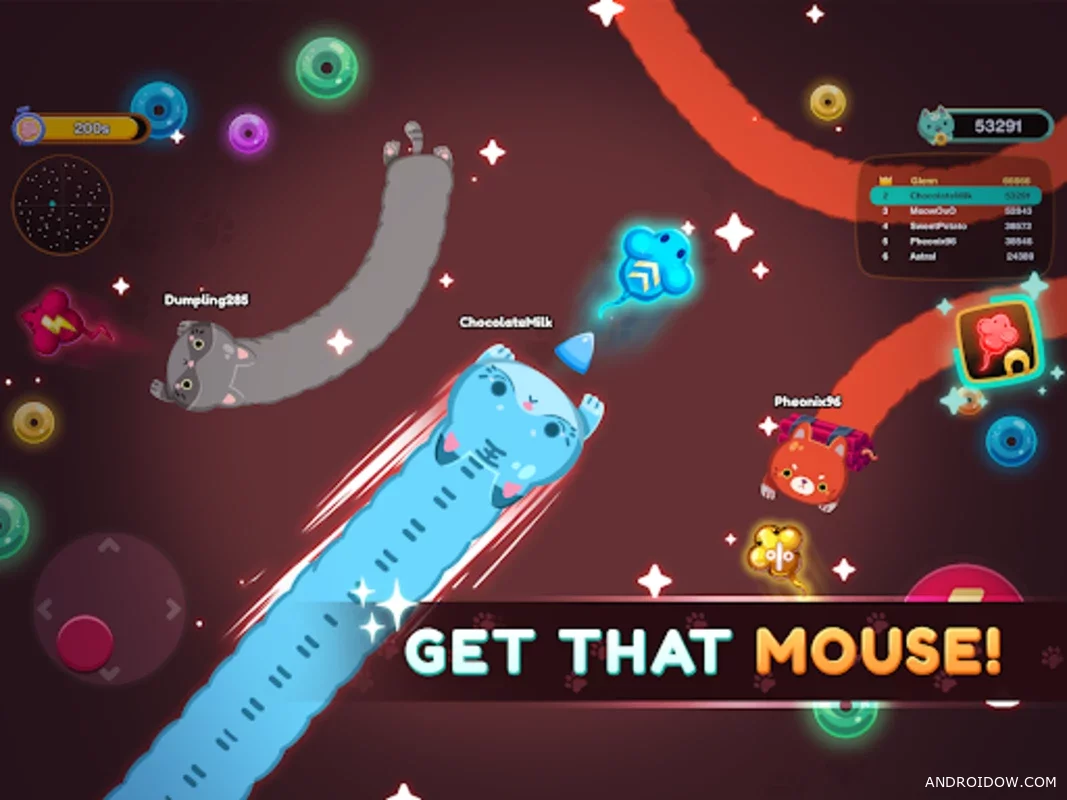Activate the red mouse power-up slot
Image resolution: width=1067 pixels, height=800 pixels.
(1000, 340)
